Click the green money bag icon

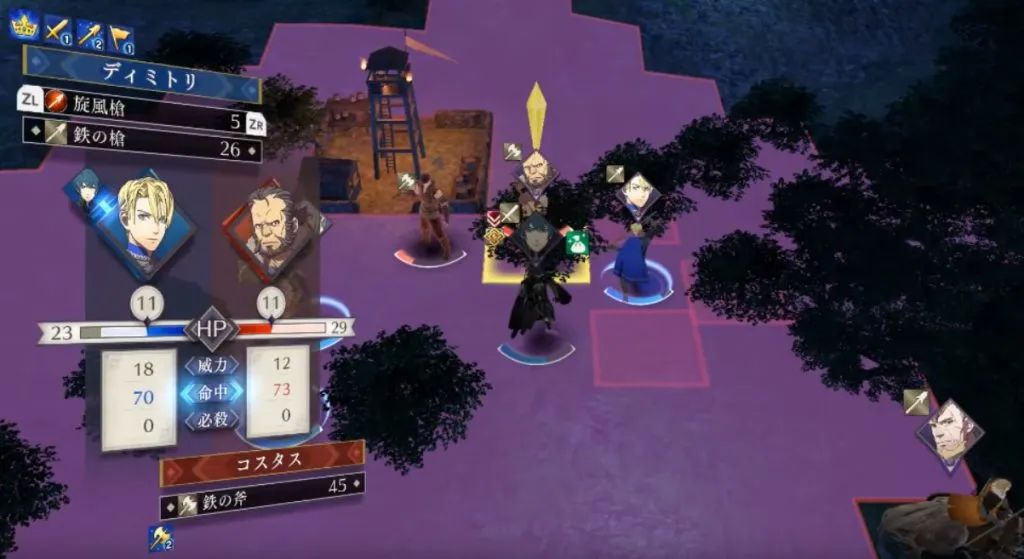[576, 242]
